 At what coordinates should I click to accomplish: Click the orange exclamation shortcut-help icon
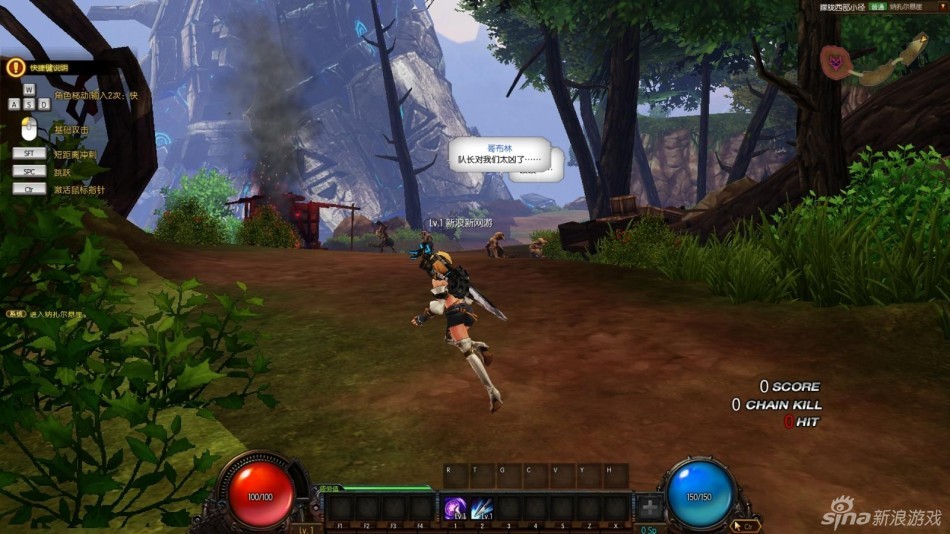15,67
